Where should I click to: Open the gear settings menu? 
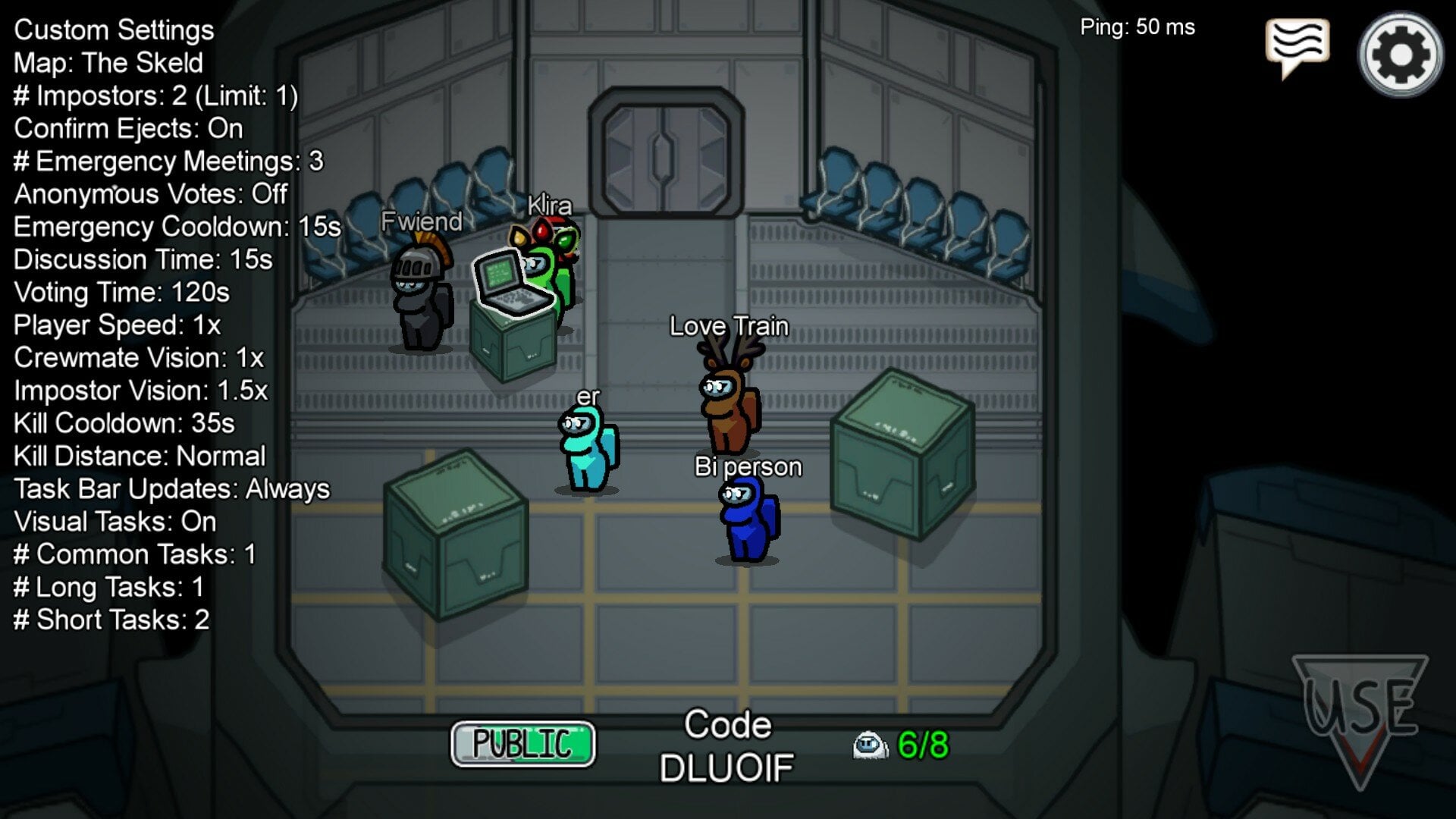[1400, 55]
